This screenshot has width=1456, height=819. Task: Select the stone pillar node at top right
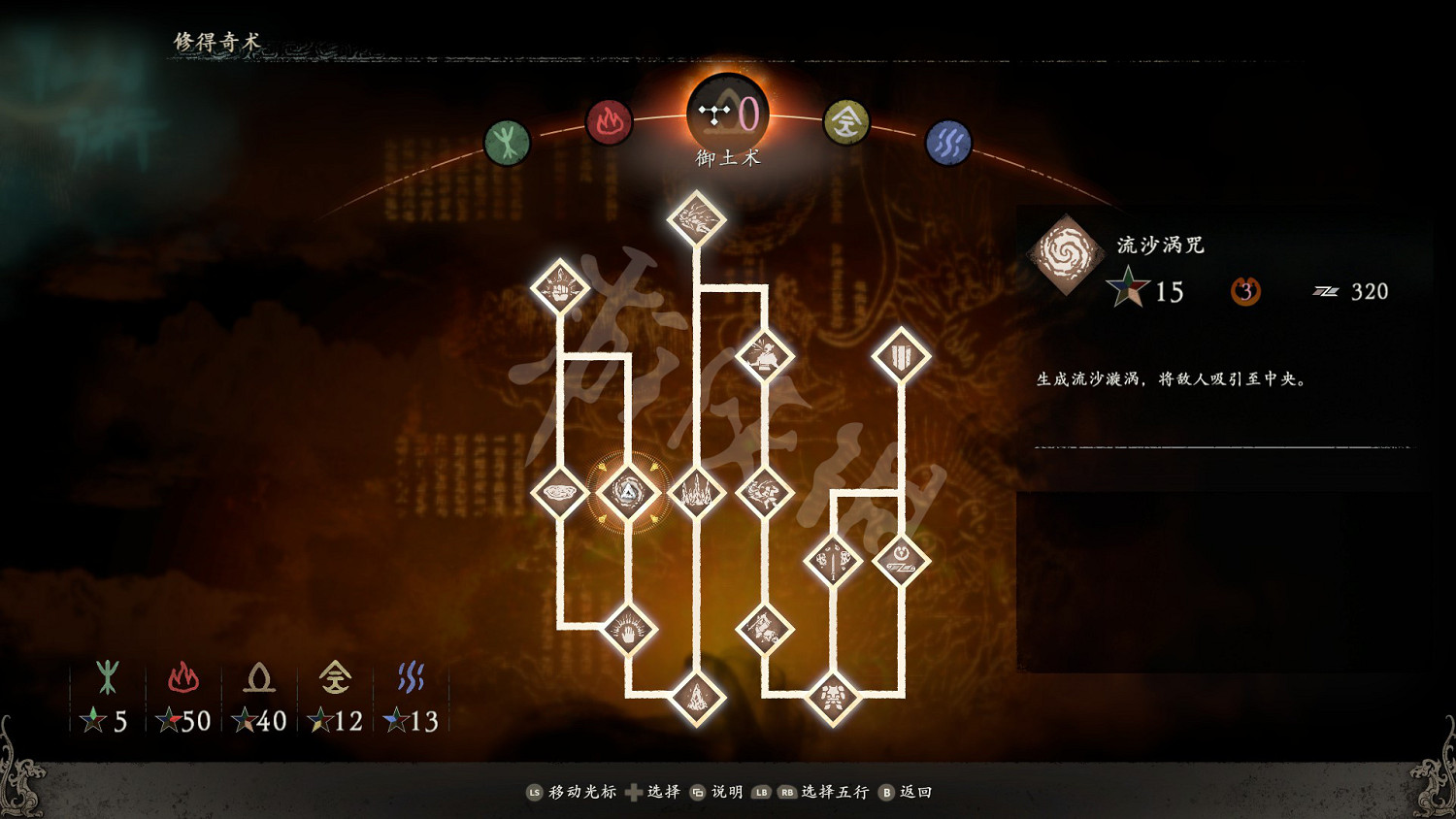[903, 355]
